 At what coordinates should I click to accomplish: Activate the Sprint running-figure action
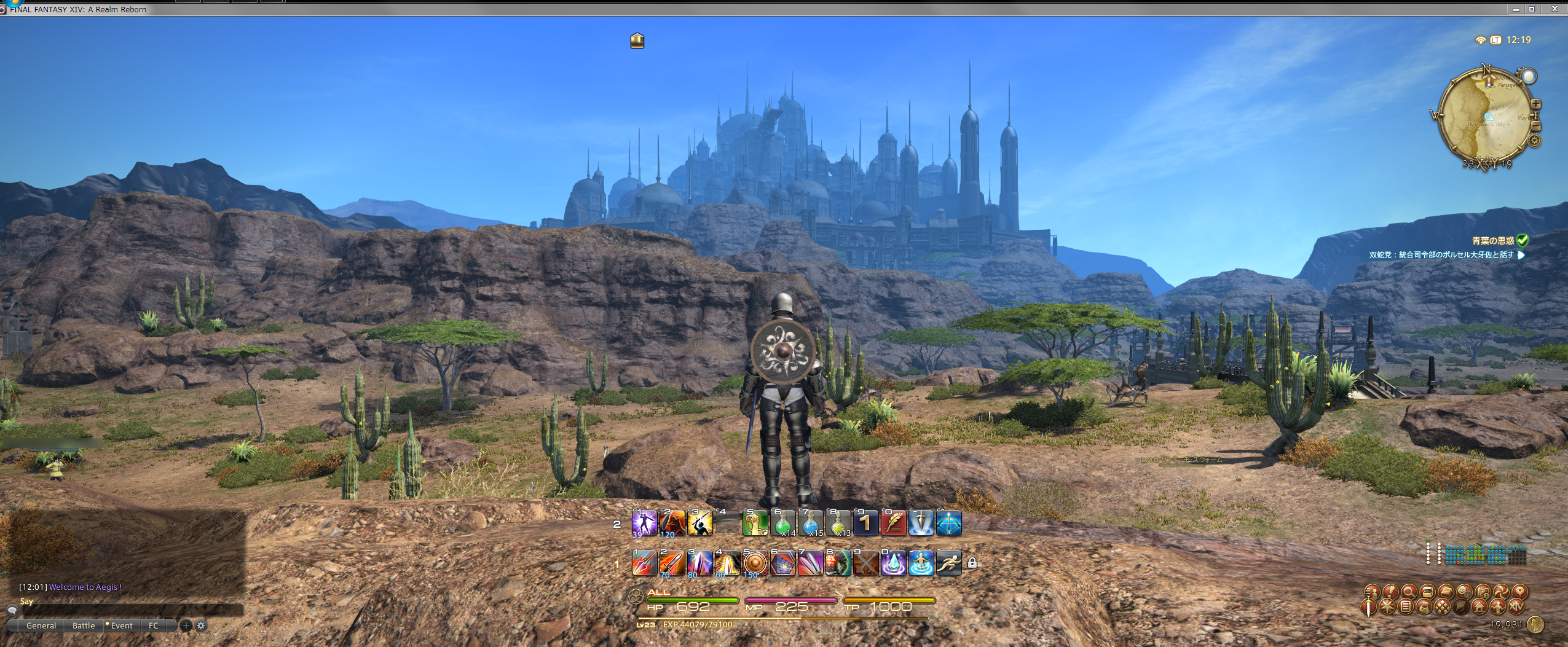(x=948, y=563)
